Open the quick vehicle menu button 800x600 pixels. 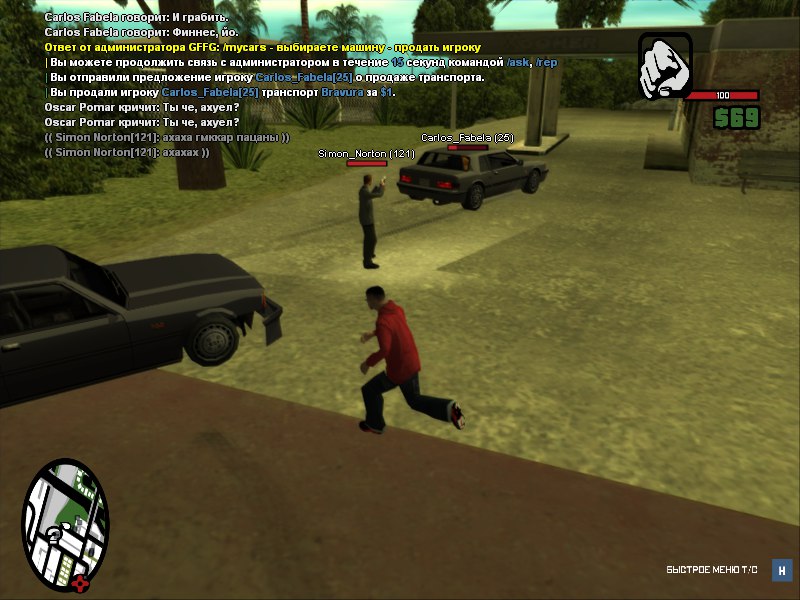[782, 570]
